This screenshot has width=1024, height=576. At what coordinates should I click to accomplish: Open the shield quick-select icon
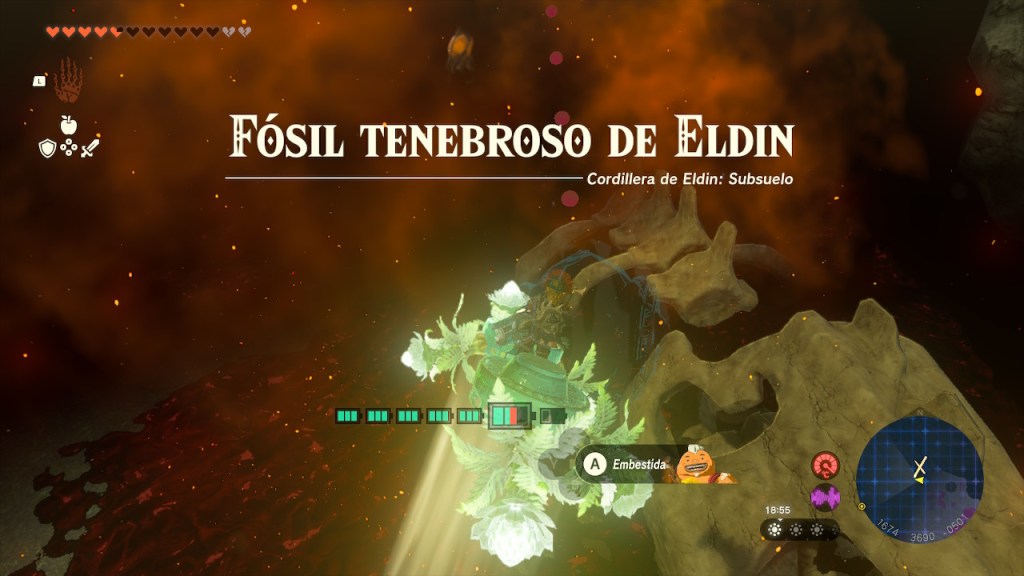tap(45, 148)
